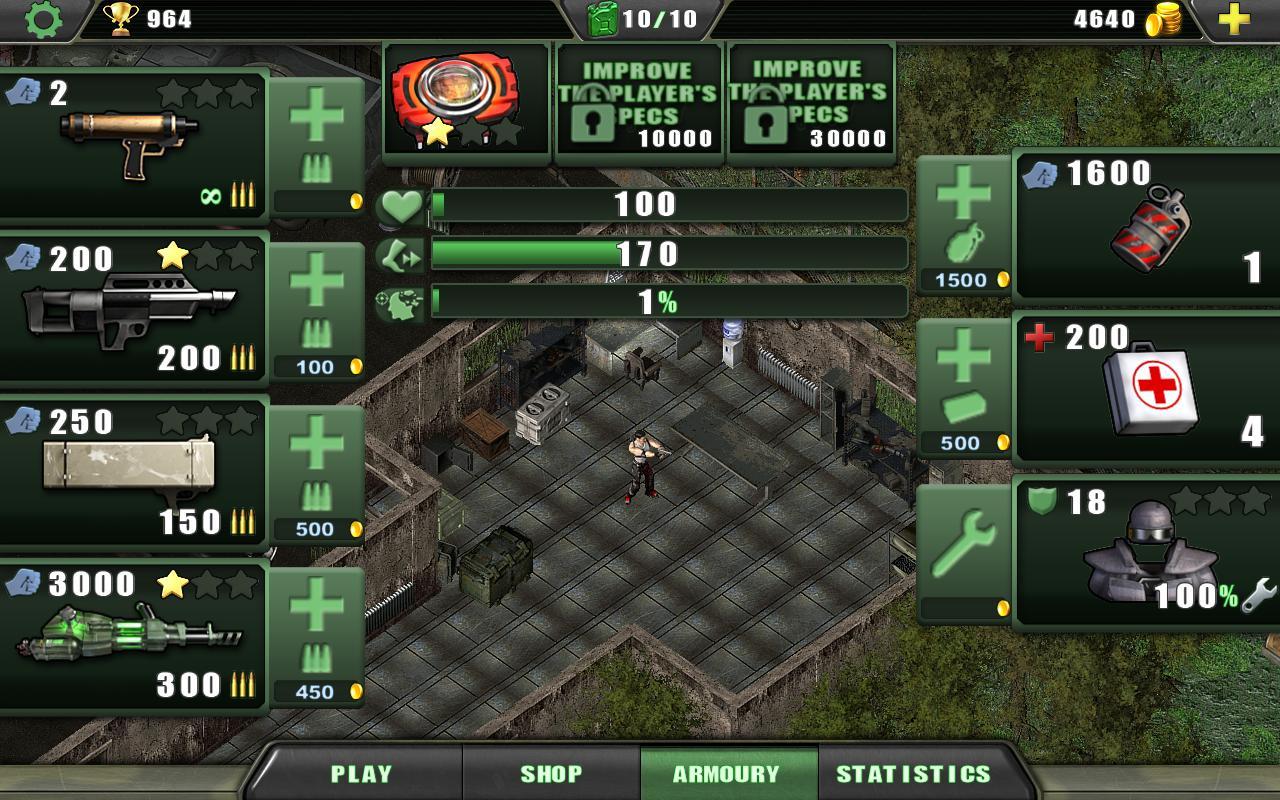Click the medkit item icon
The width and height of the screenshot is (1280, 800).
(x=1150, y=390)
